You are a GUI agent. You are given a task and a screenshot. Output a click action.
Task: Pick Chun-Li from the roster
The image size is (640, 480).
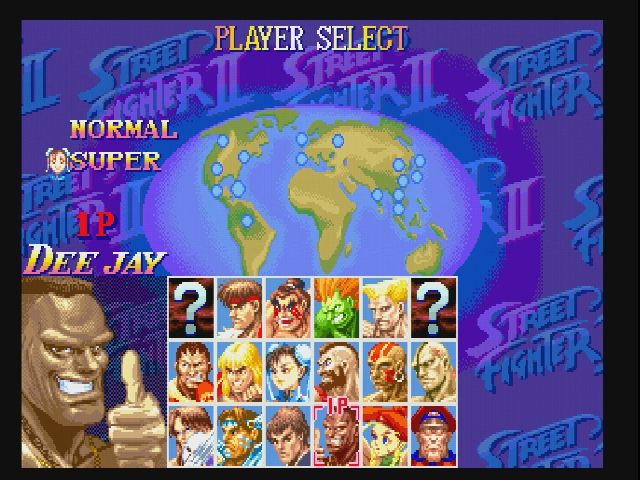coord(288,371)
